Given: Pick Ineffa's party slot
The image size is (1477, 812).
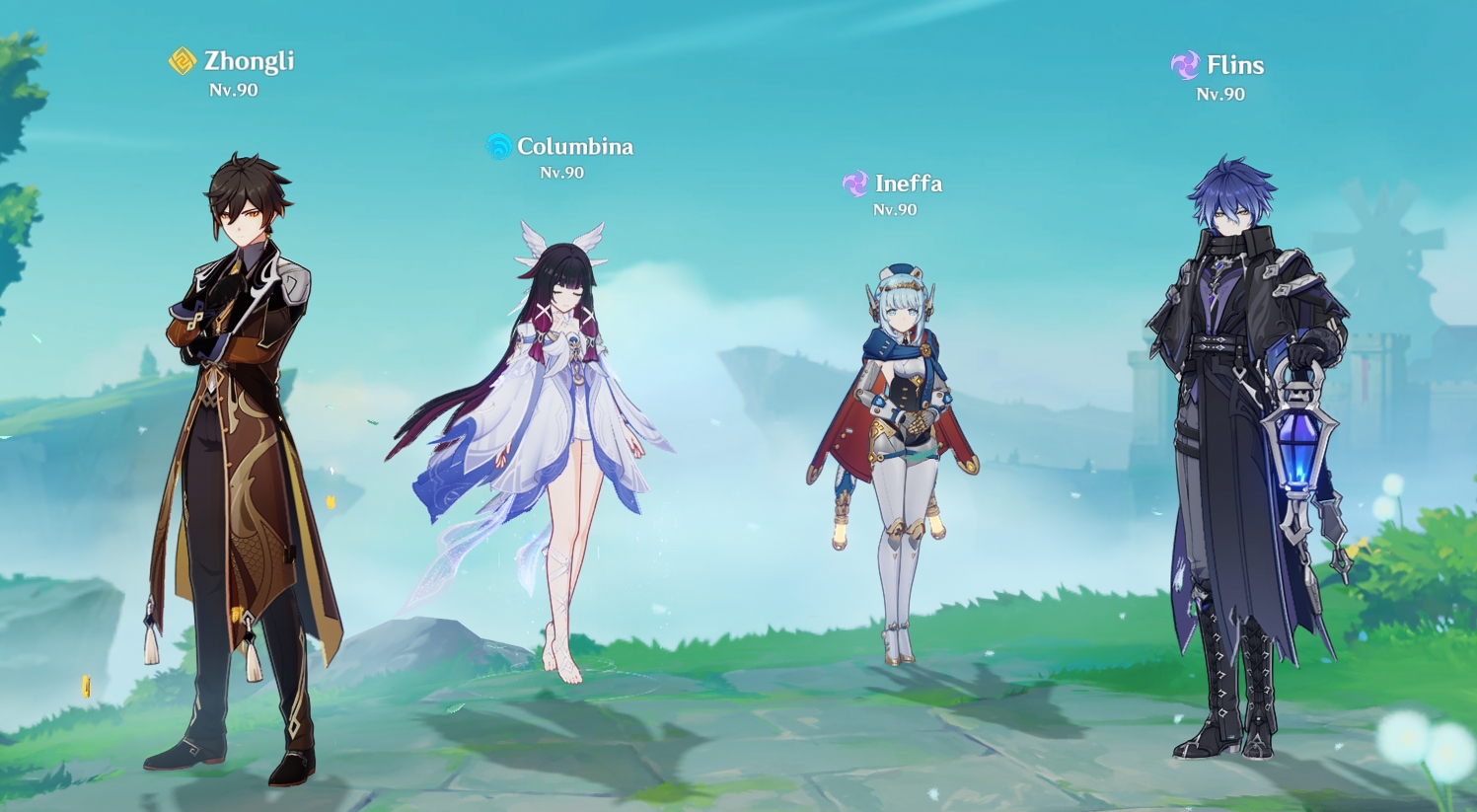Looking at the screenshot, I should click(898, 444).
